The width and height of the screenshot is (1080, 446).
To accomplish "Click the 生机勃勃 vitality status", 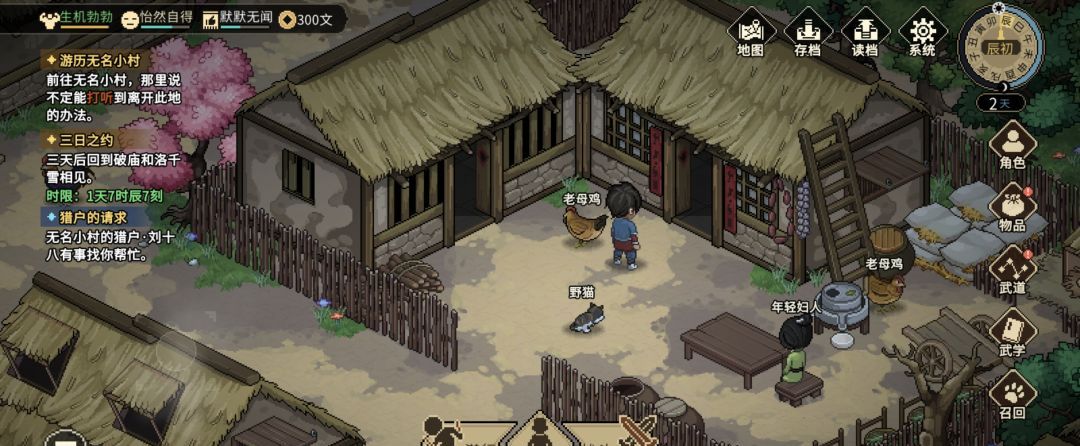I will coord(76,18).
